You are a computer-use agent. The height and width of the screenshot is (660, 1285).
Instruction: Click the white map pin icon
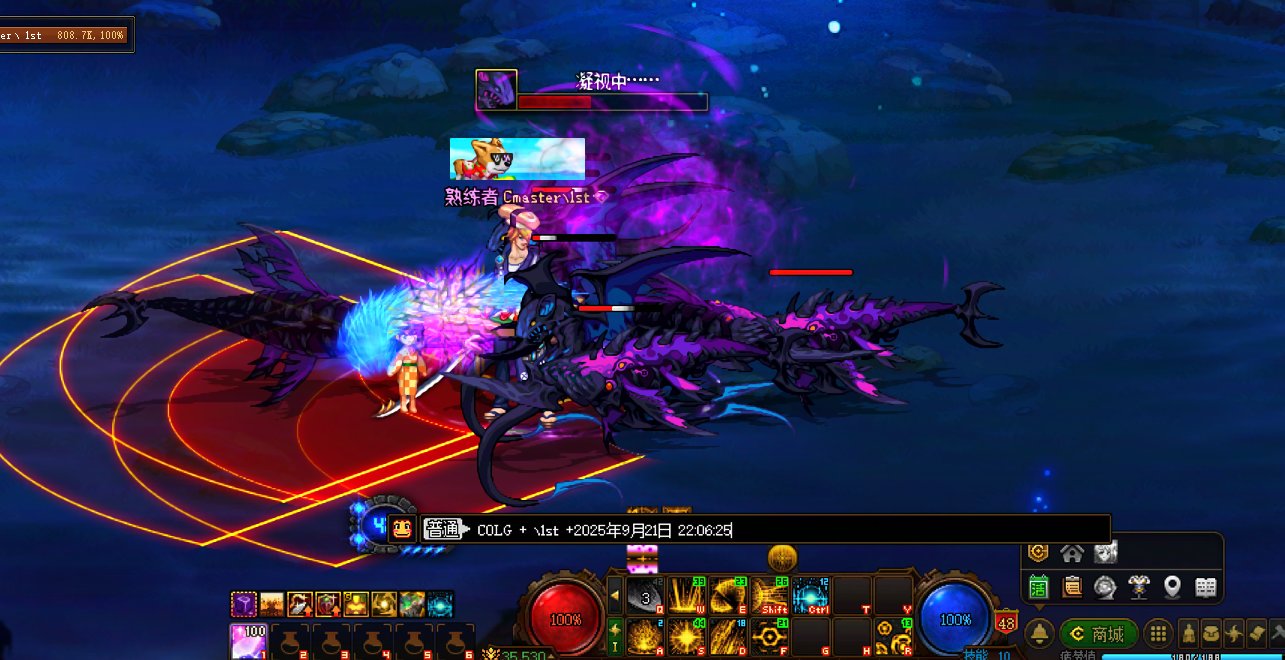1172,587
